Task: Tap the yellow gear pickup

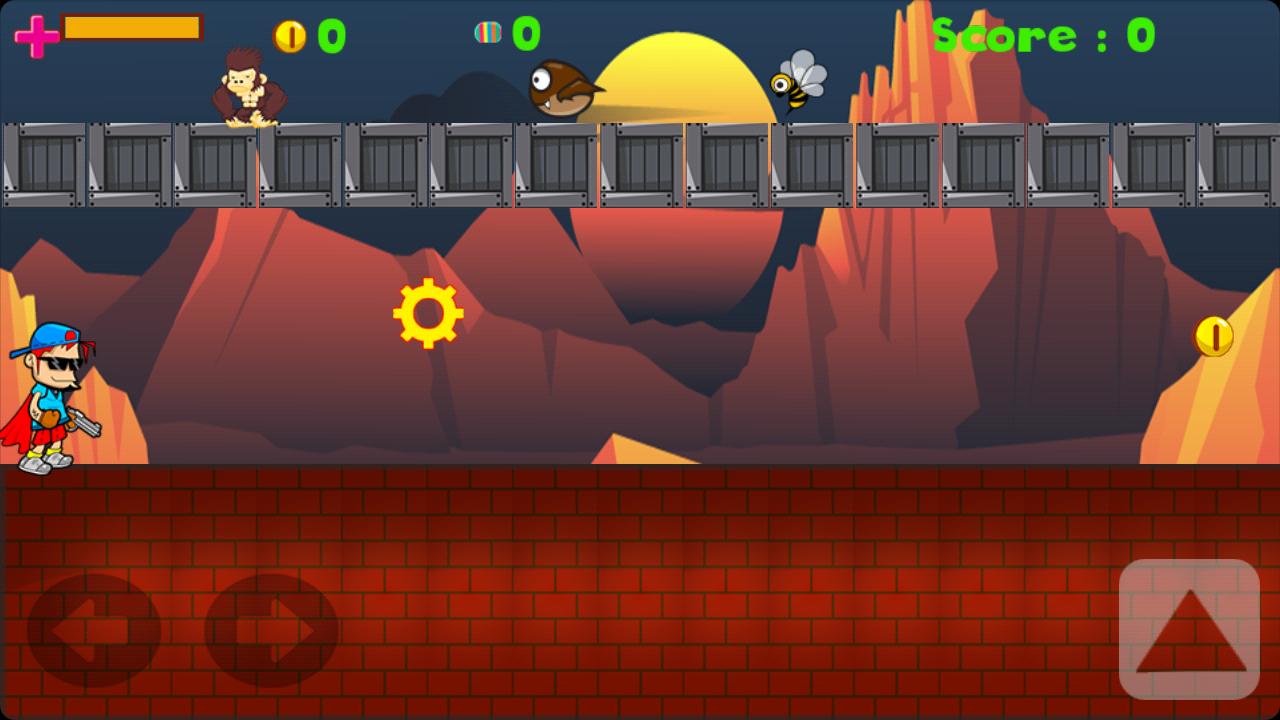Action: click(x=428, y=312)
